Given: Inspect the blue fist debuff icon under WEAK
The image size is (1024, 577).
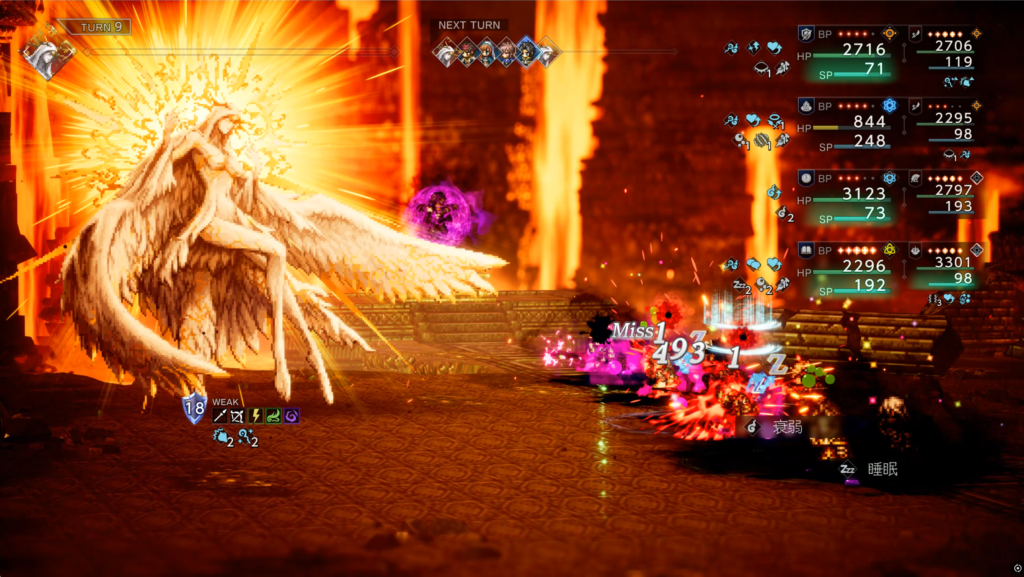Looking at the screenshot, I should (x=221, y=436).
